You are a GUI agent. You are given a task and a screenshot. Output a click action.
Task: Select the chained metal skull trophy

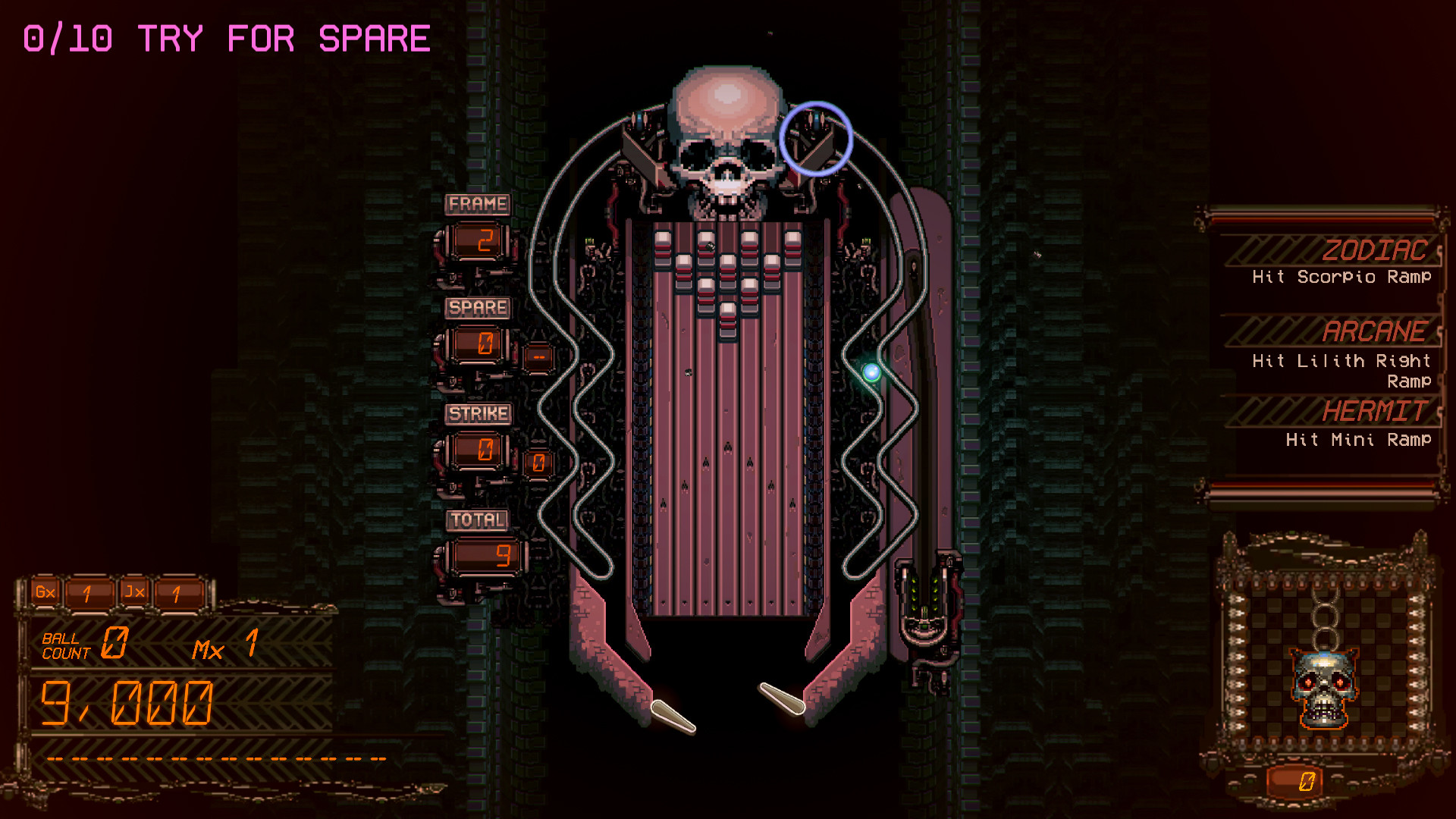tap(1323, 686)
